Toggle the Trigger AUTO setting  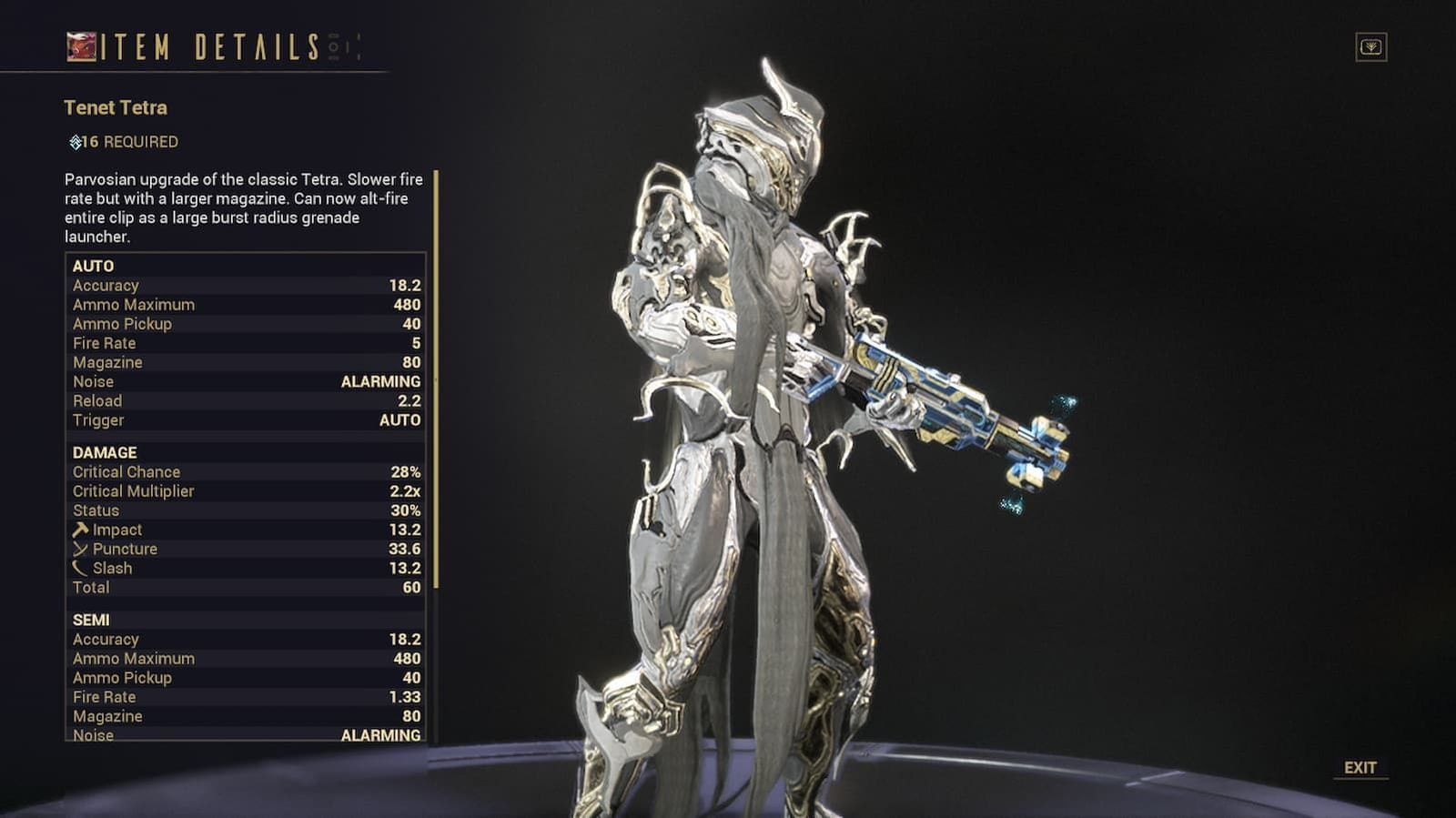click(400, 420)
